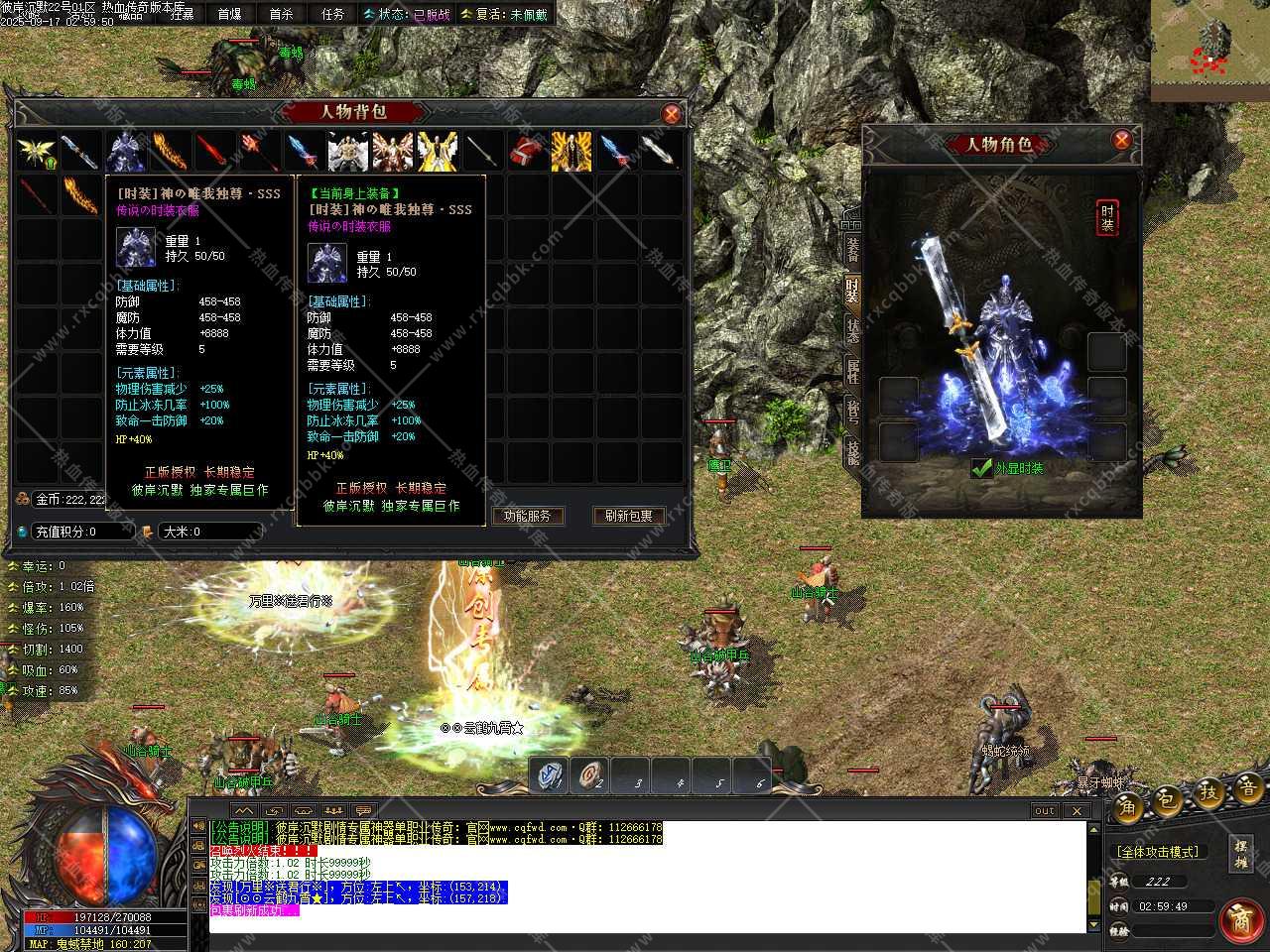Refresh the bag with 刷新包裹

point(628,516)
